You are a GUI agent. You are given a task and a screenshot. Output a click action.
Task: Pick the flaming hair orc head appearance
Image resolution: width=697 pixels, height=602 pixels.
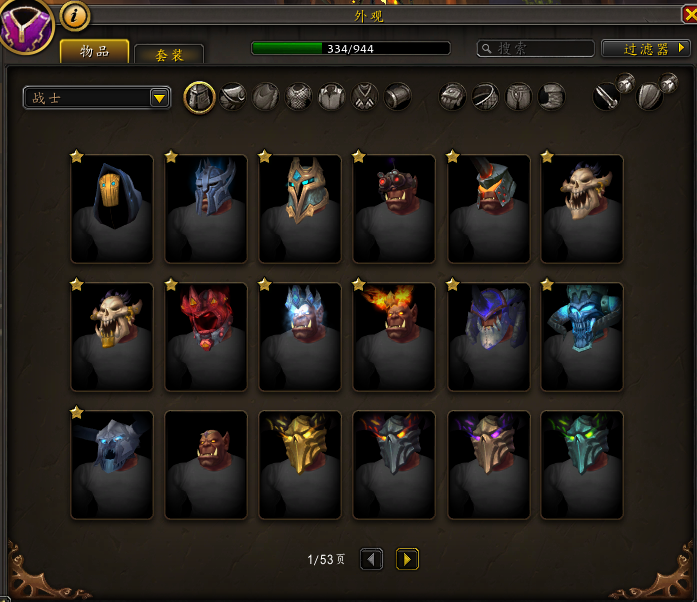click(394, 336)
